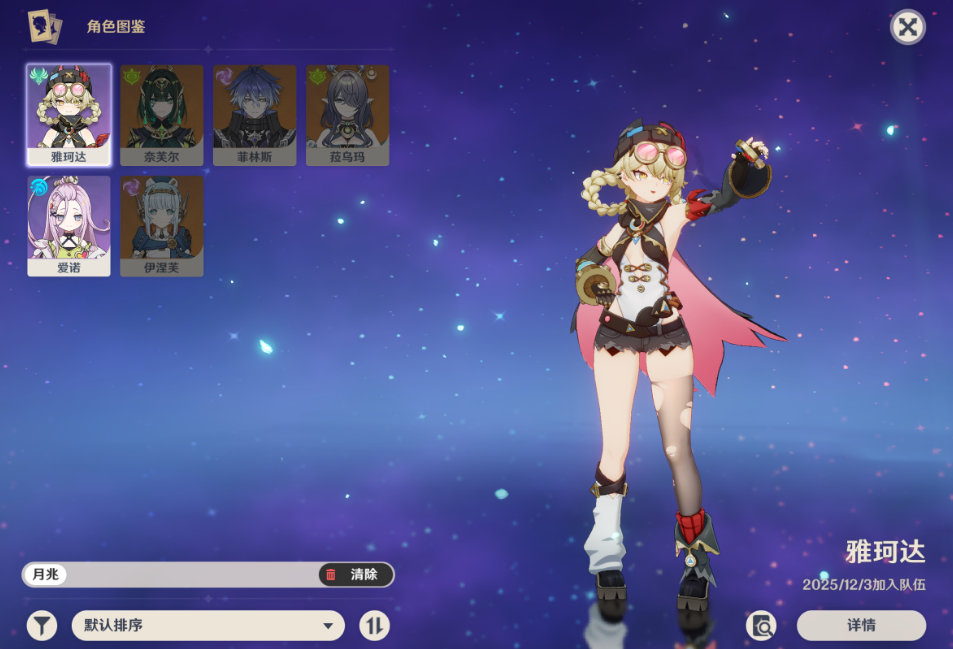Select the 雅珂达 character card
The height and width of the screenshot is (649, 953).
pyautogui.click(x=69, y=114)
